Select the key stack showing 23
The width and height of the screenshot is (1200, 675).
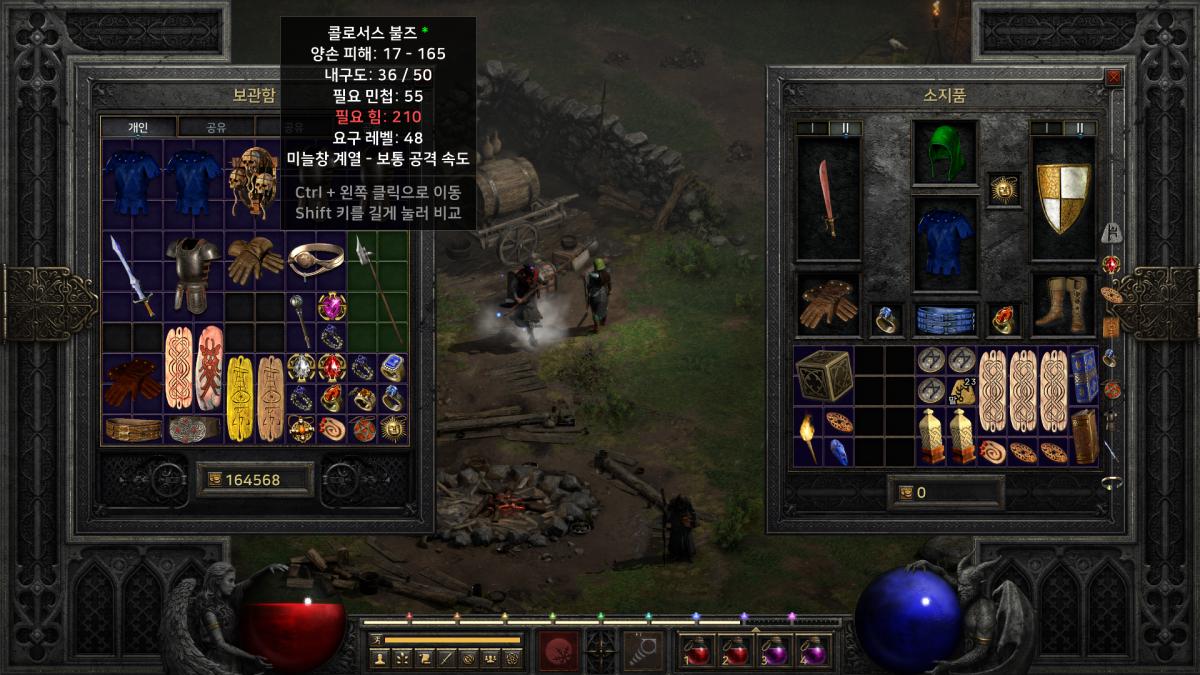tap(962, 391)
